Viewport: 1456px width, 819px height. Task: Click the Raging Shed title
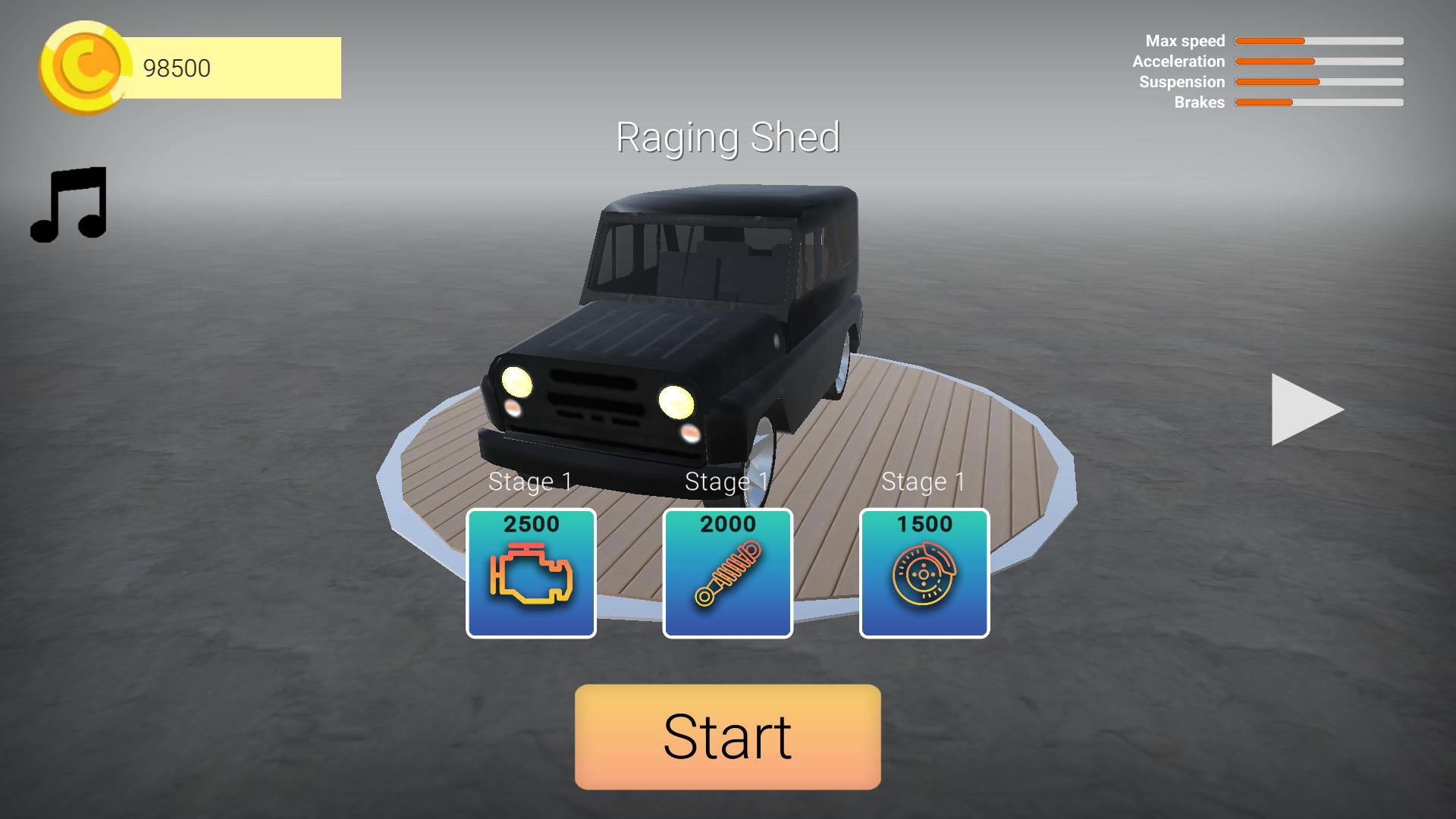(x=729, y=138)
